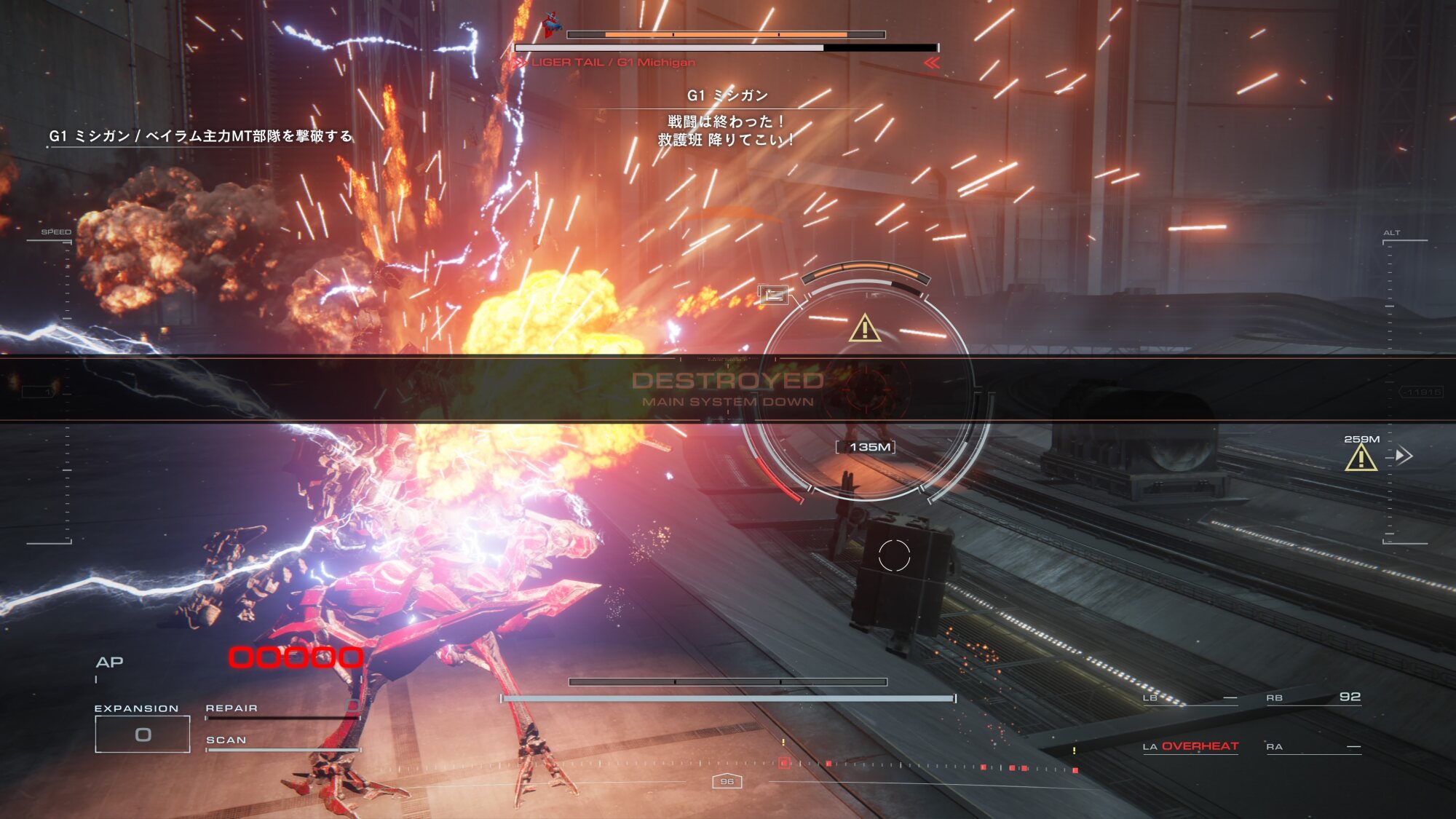Screen dimensions: 1456x819
Task: Activate the EXPANSION slot box
Action: point(143,734)
